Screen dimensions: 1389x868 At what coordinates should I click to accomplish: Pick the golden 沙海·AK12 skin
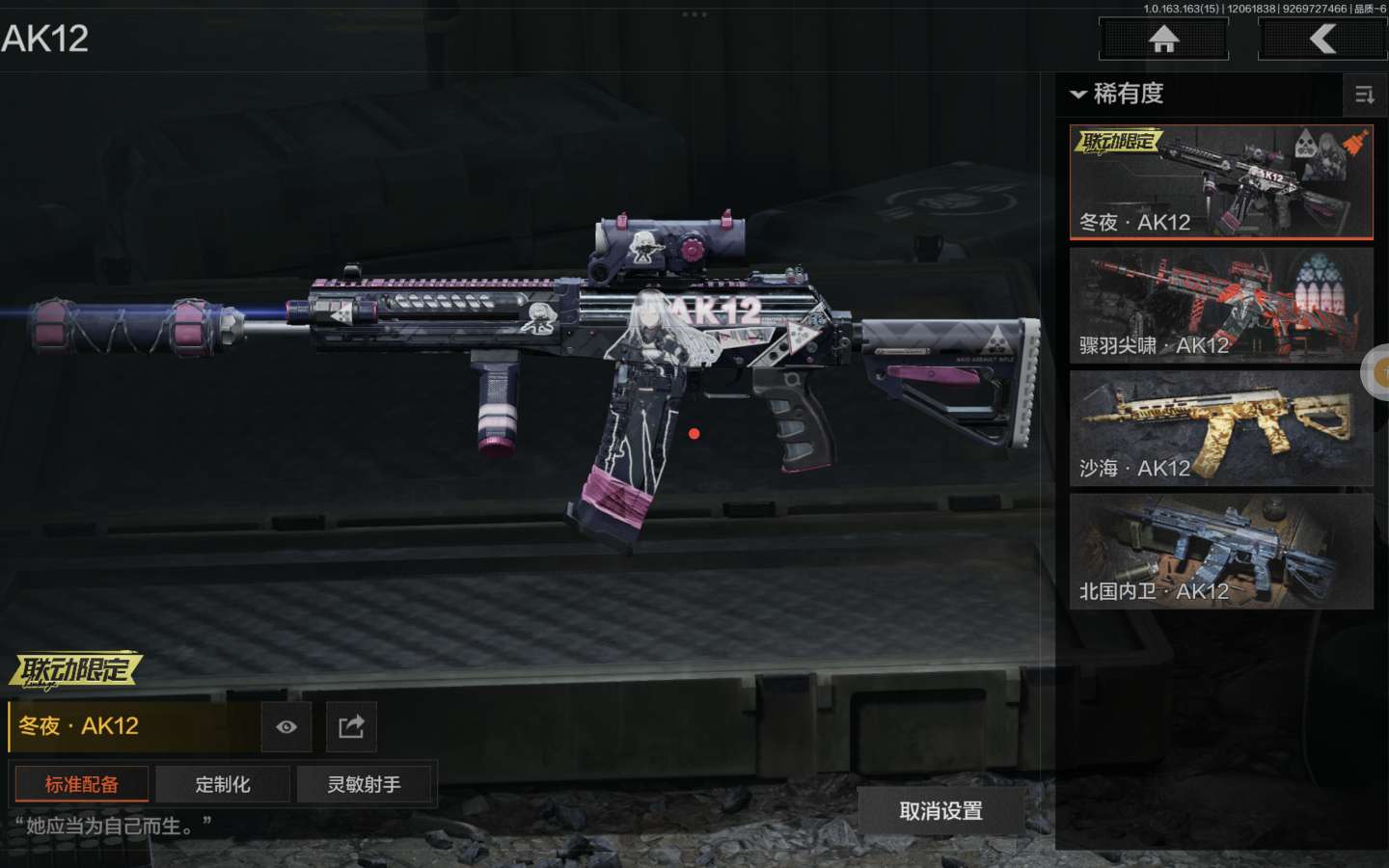click(x=1220, y=428)
